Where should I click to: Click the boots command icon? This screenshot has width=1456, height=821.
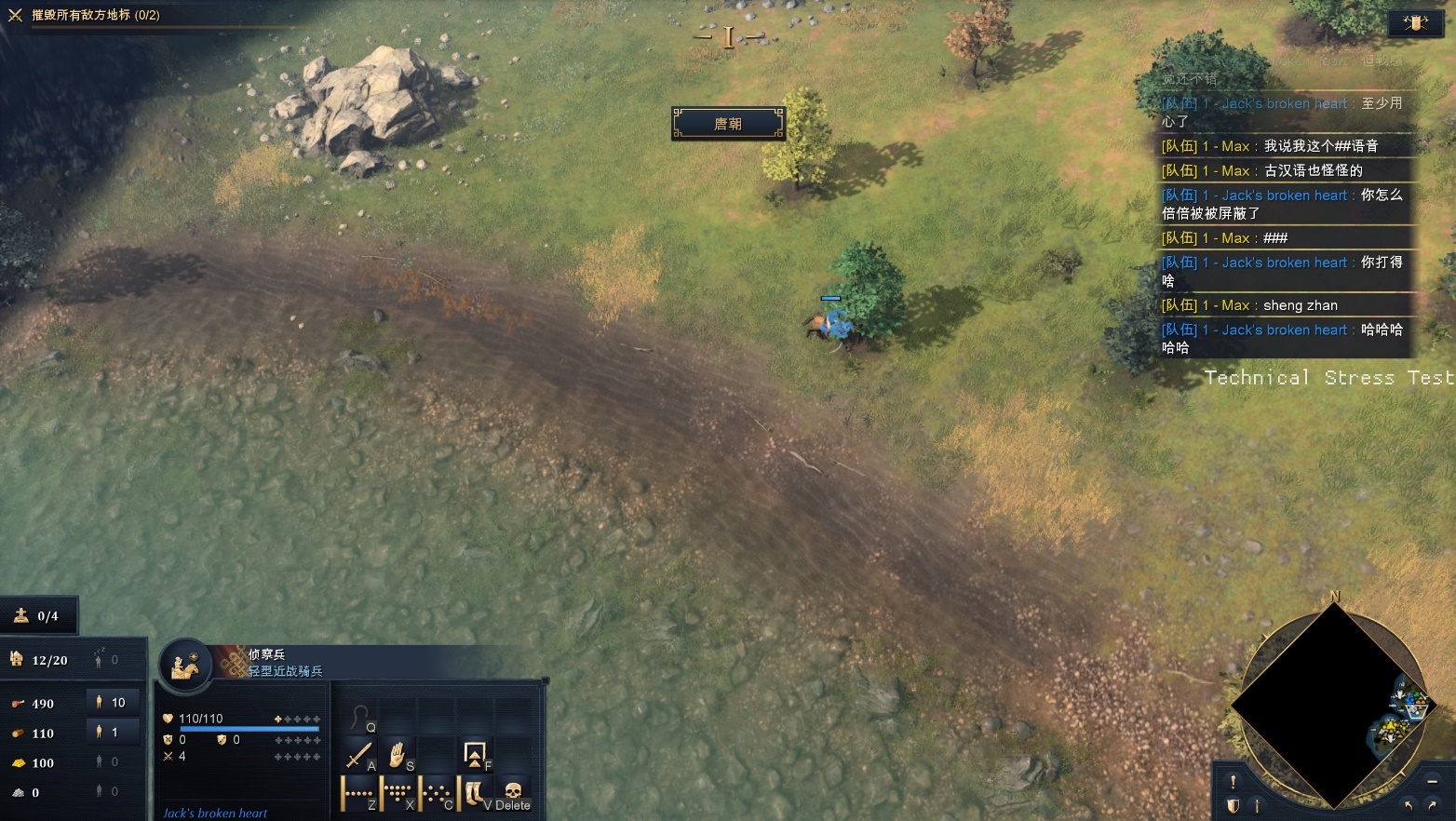[474, 794]
